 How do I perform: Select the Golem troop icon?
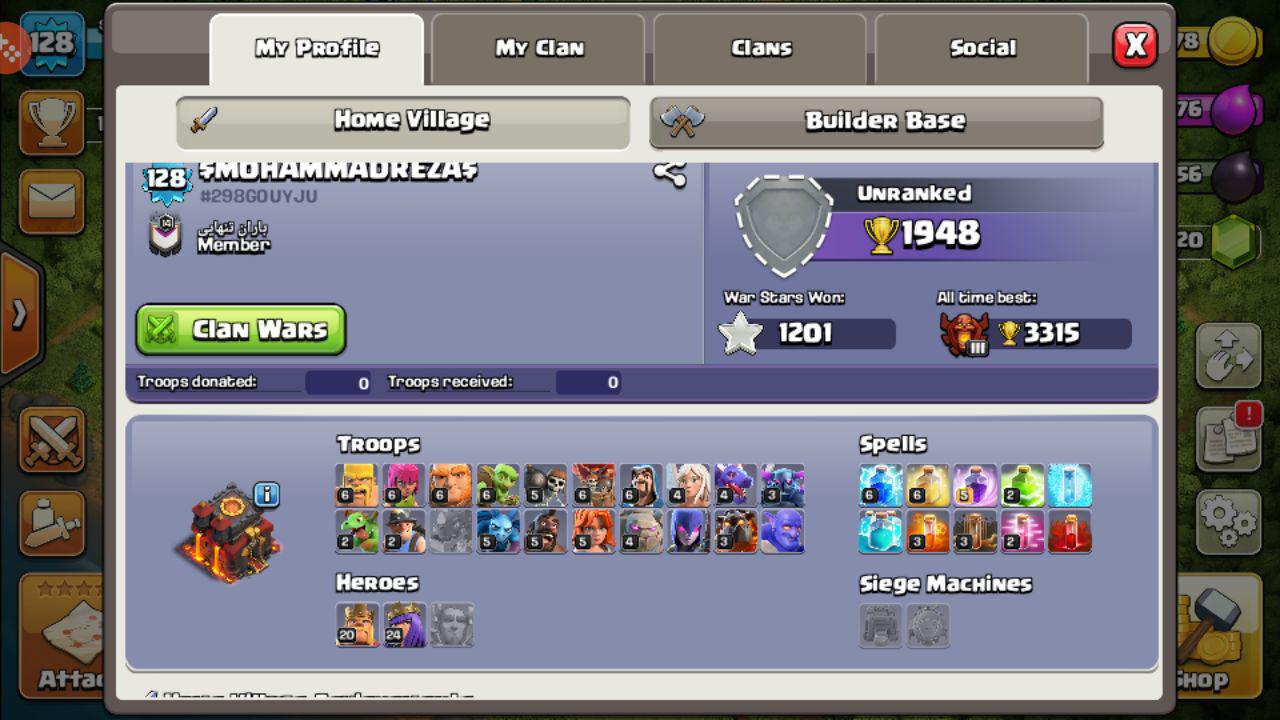pyautogui.click(x=640, y=531)
